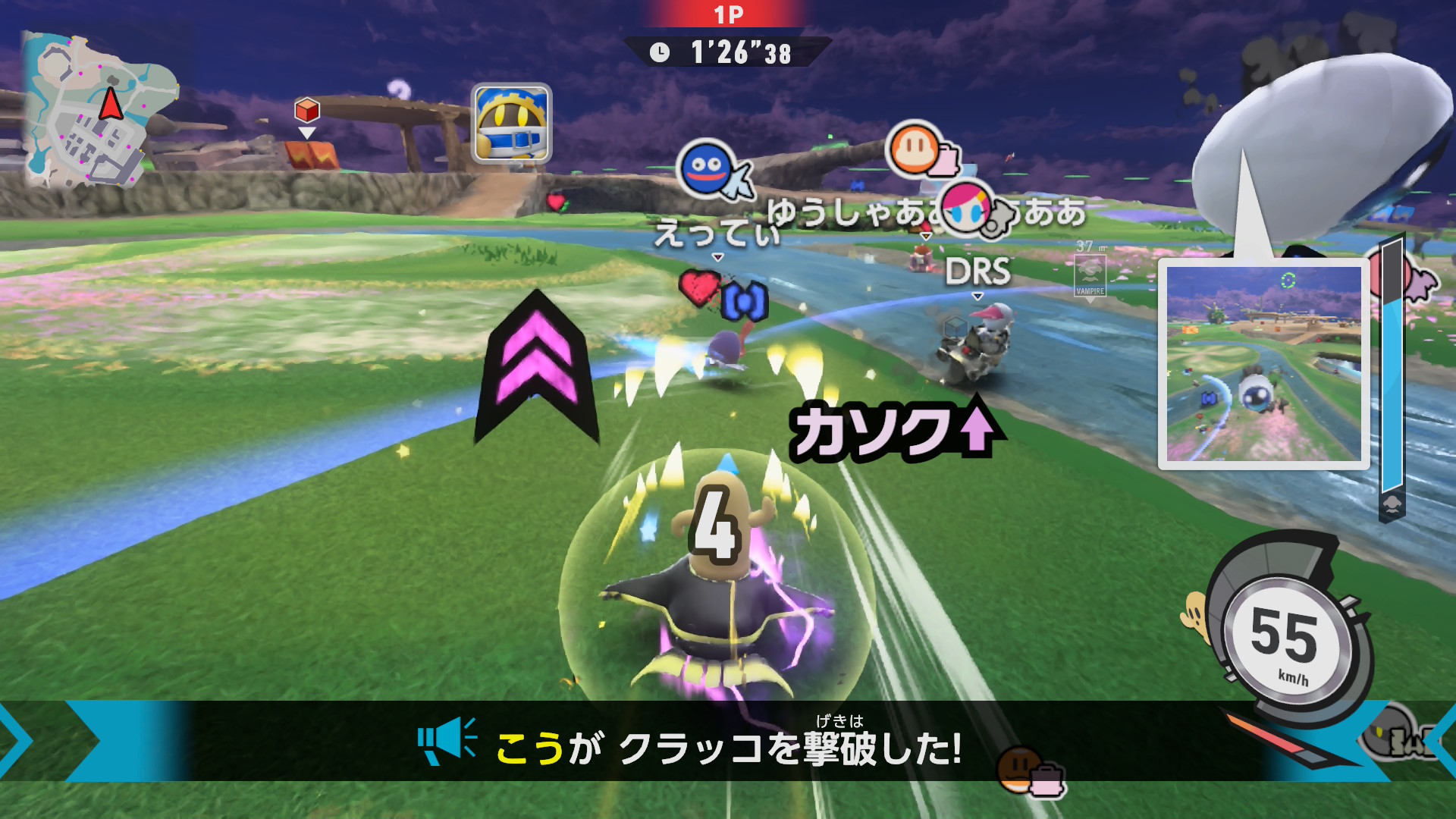Select the Magolor portrait icon
This screenshot has height=819, width=1456.
(x=512, y=124)
